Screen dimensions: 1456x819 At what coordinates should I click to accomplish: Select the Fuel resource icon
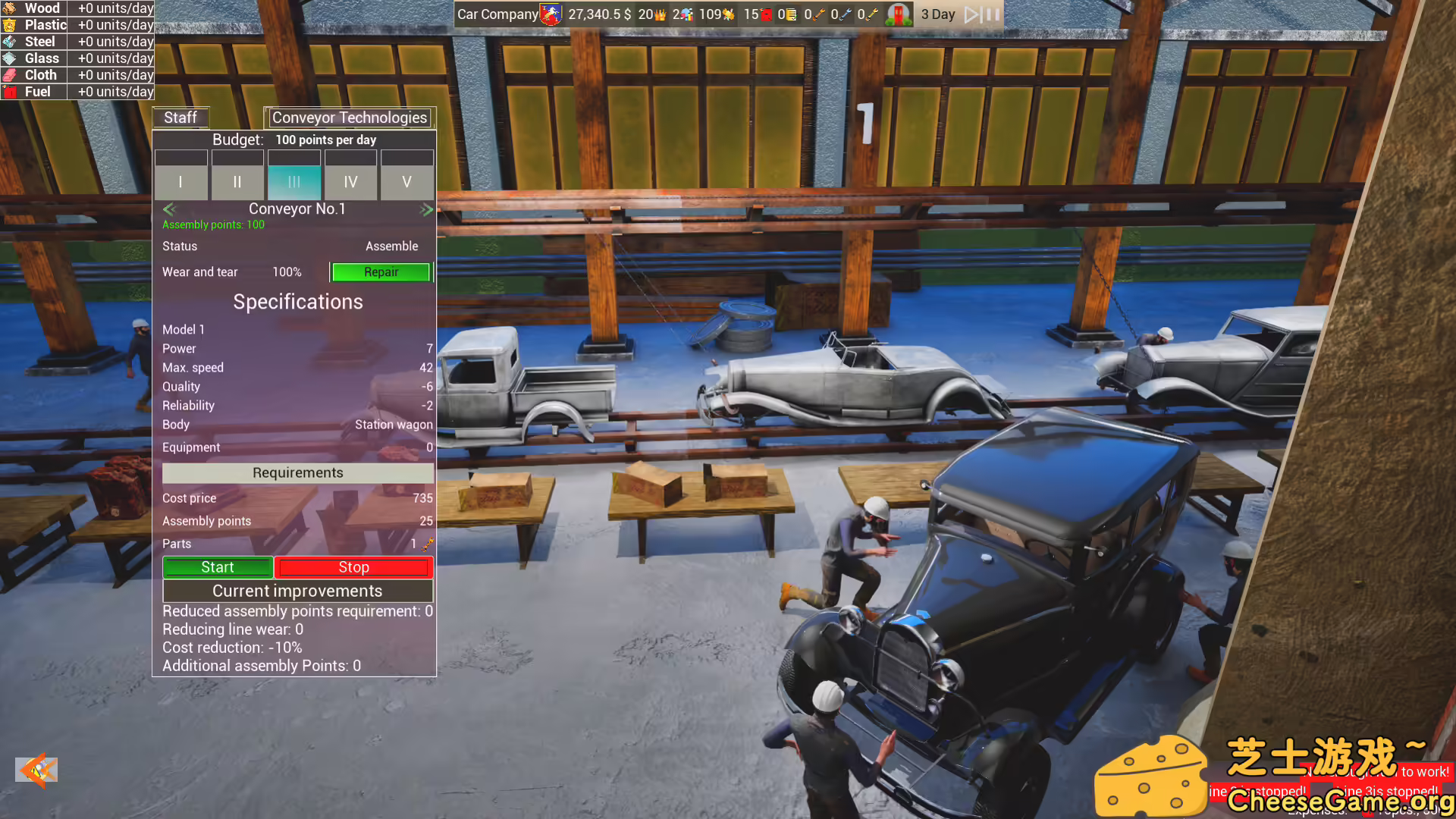tap(11, 91)
